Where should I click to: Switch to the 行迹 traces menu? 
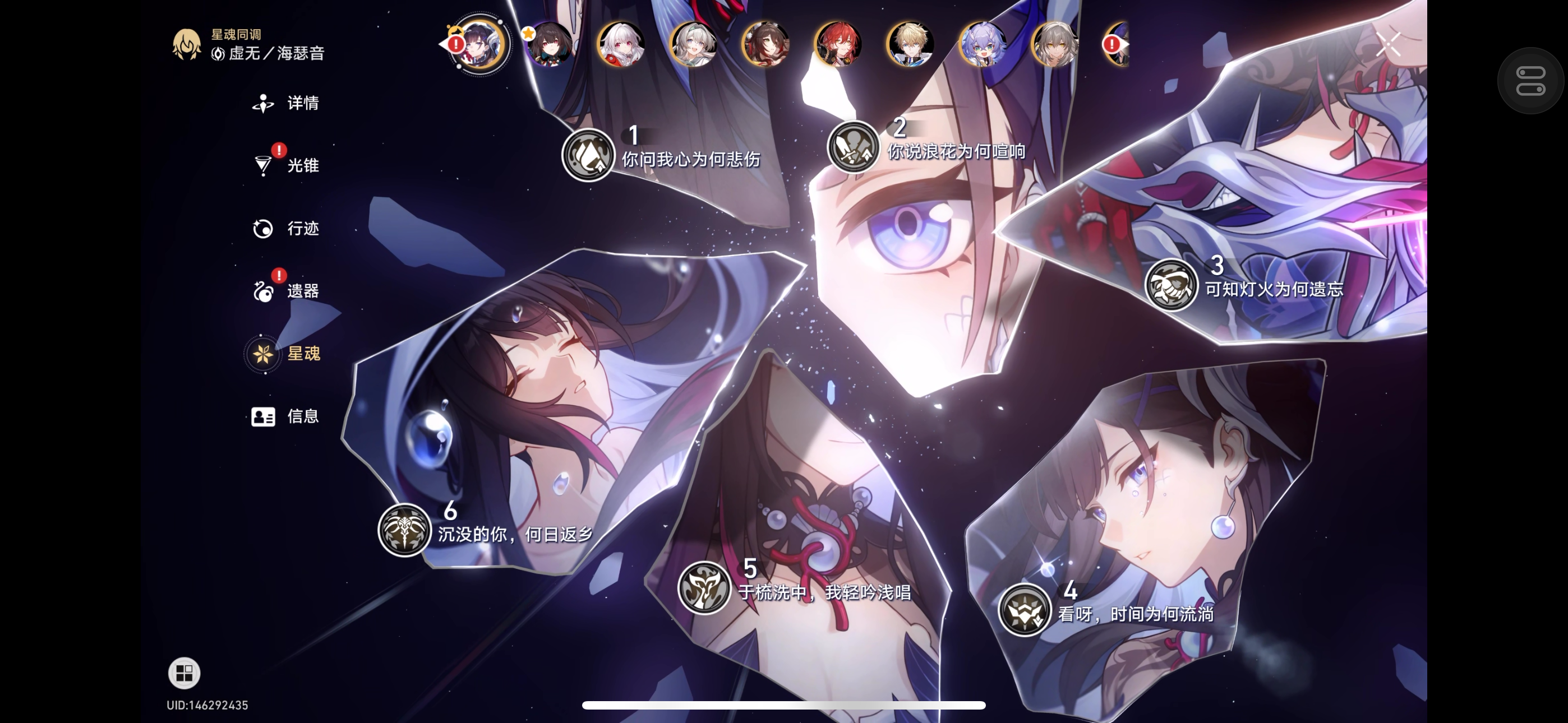pos(287,228)
